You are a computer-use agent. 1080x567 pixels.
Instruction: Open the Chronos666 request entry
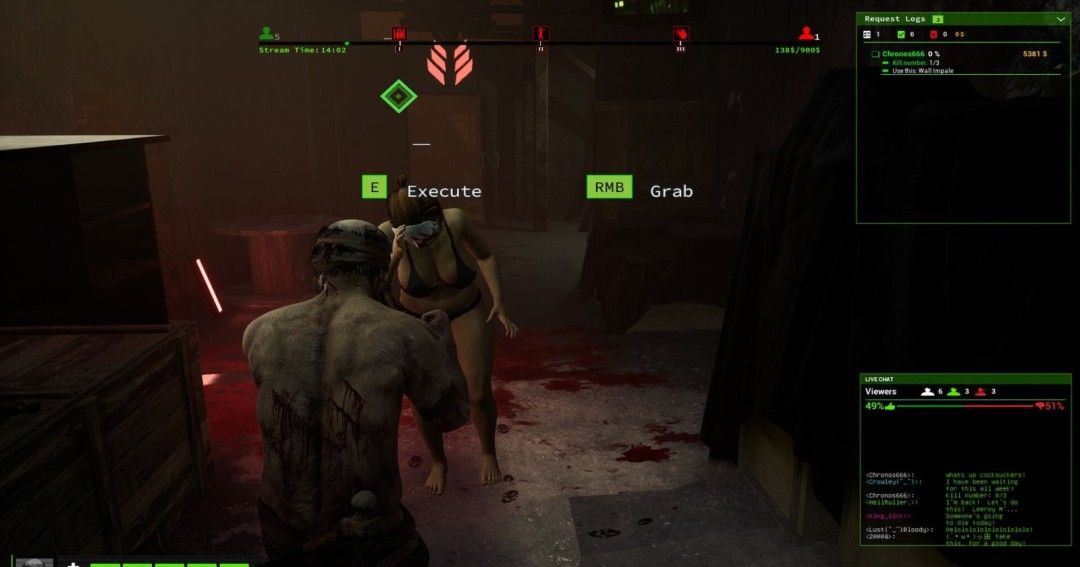point(904,53)
